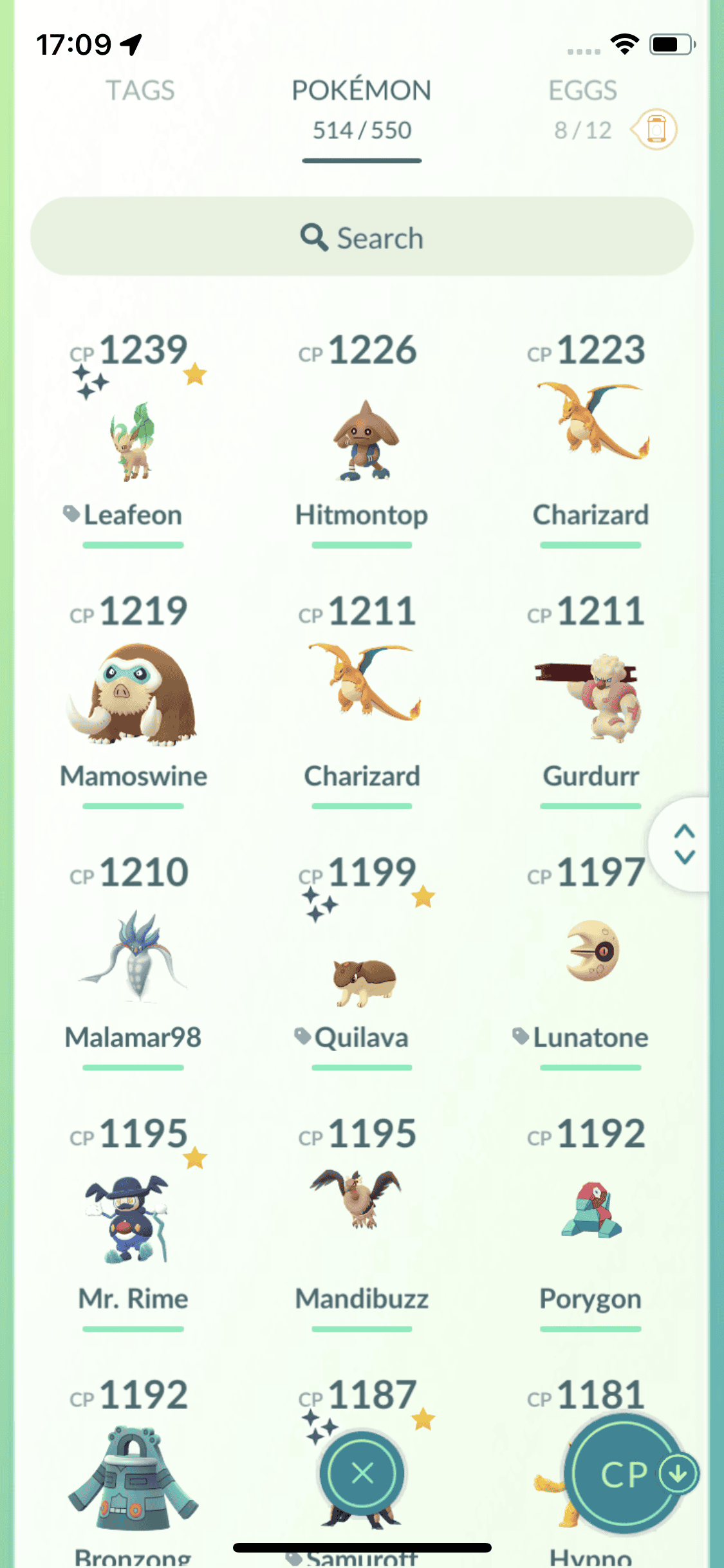Viewport: 724px width, 1568px height.
Task: Switch to the Tags tab
Action: click(140, 91)
